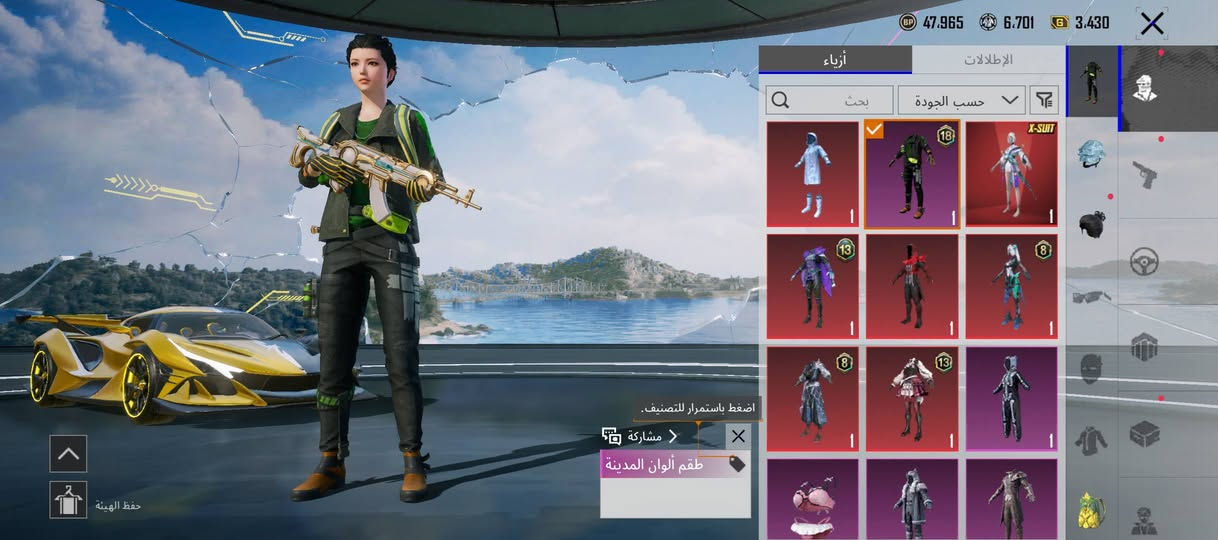This screenshot has height=540, width=1218.
Task: Open the sunglasses category
Action: tap(1091, 296)
